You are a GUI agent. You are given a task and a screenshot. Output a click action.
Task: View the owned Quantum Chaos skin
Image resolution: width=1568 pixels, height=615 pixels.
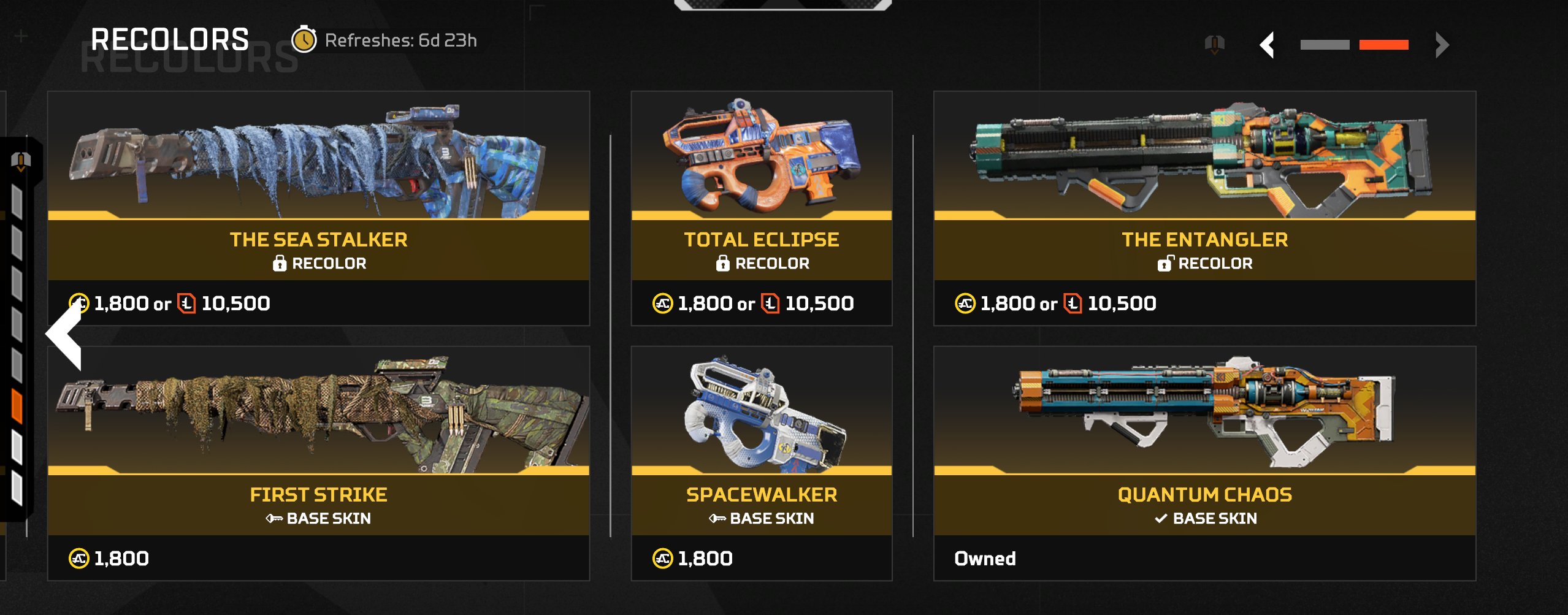tap(1204, 463)
